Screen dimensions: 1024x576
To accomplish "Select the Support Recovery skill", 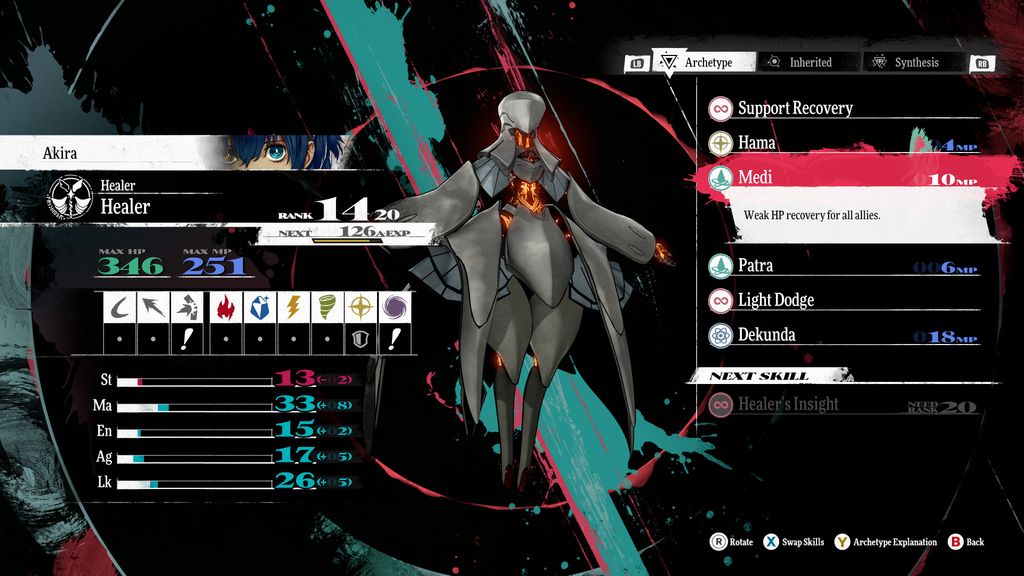I will tap(795, 108).
